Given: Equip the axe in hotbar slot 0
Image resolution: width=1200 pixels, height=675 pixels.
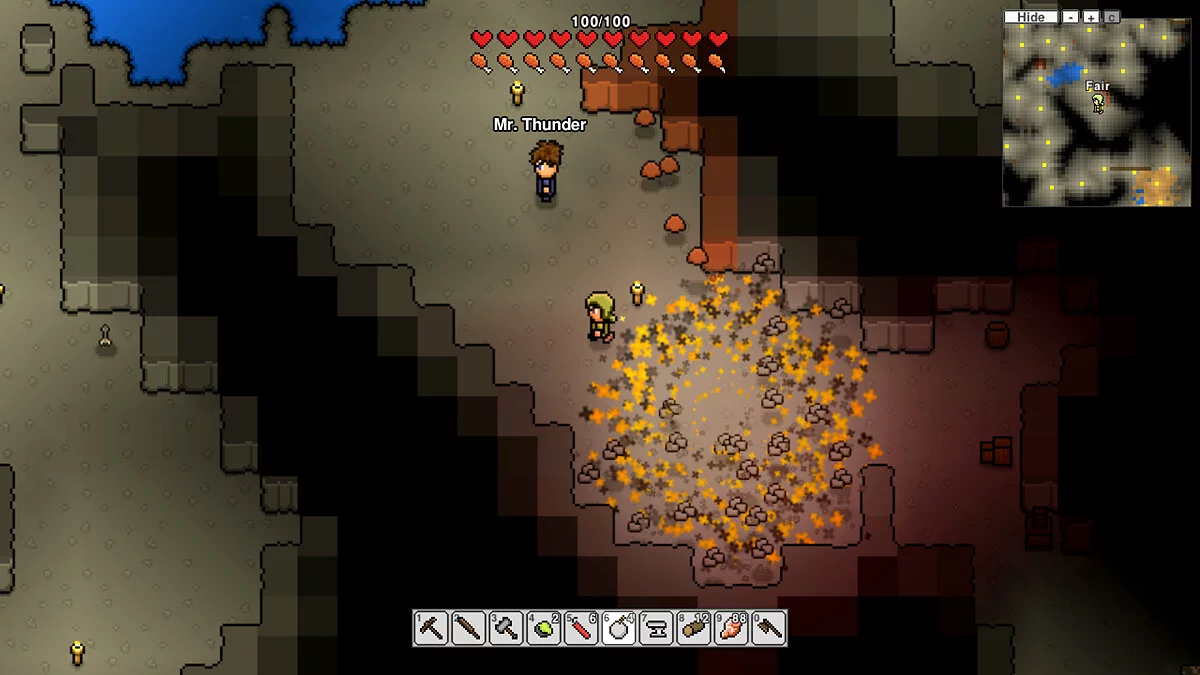Looking at the screenshot, I should click(x=769, y=628).
